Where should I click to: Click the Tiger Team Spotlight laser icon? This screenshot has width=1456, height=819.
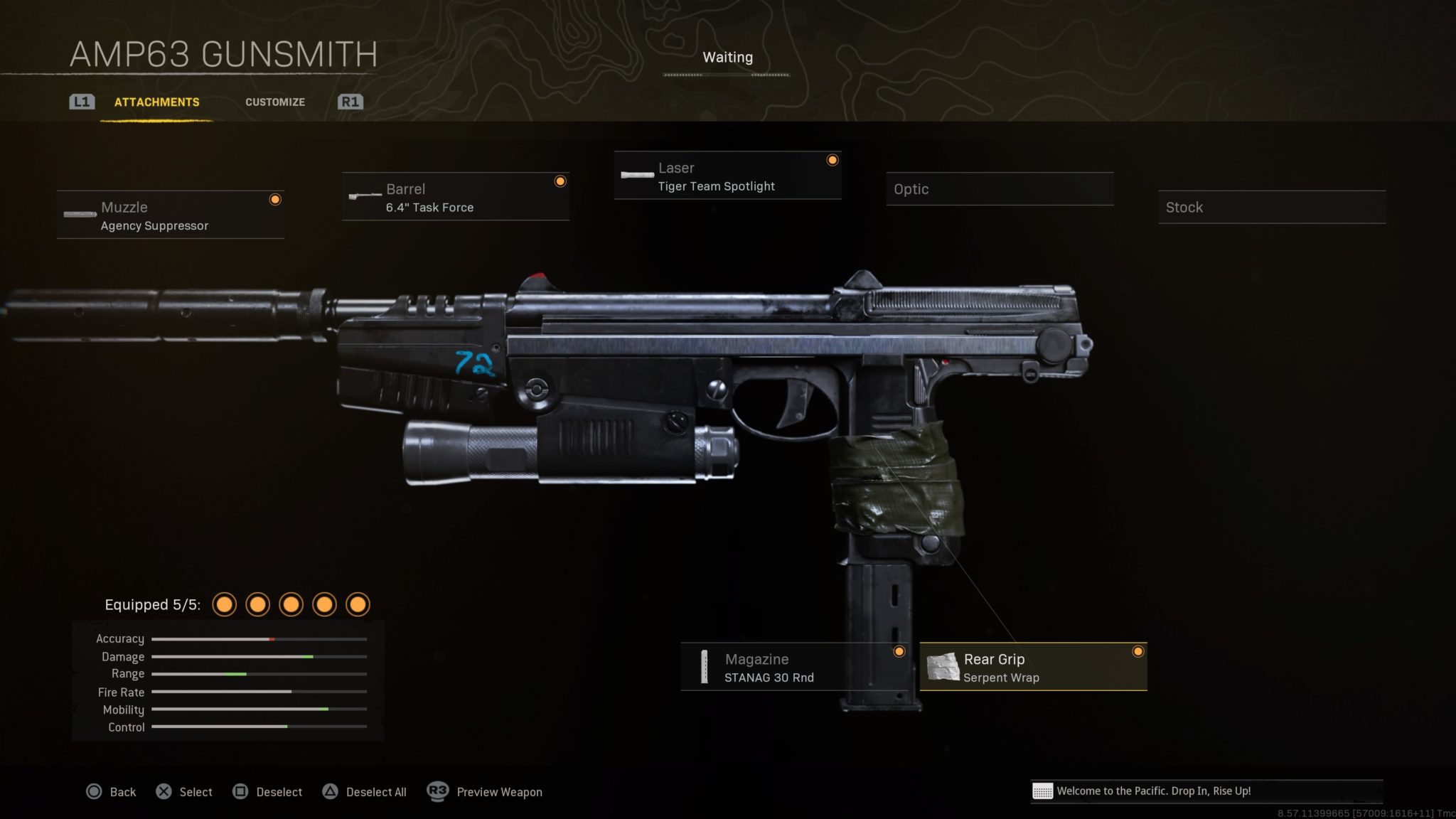636,174
